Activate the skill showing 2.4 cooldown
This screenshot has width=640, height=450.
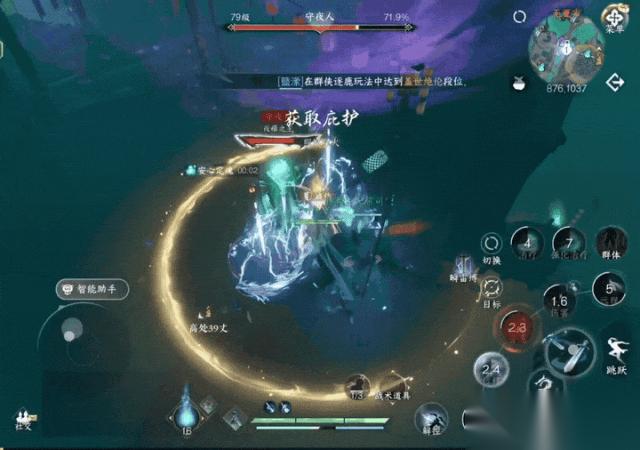491,370
